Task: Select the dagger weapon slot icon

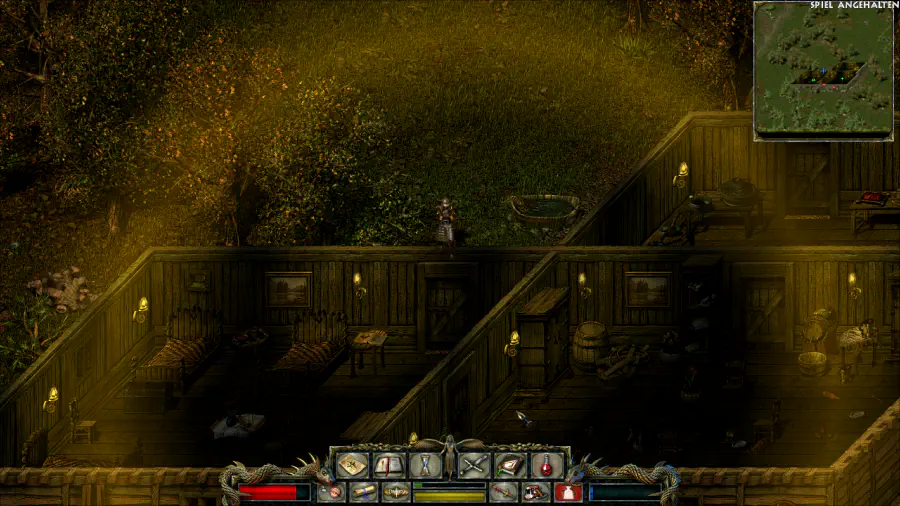Action: coord(504,492)
